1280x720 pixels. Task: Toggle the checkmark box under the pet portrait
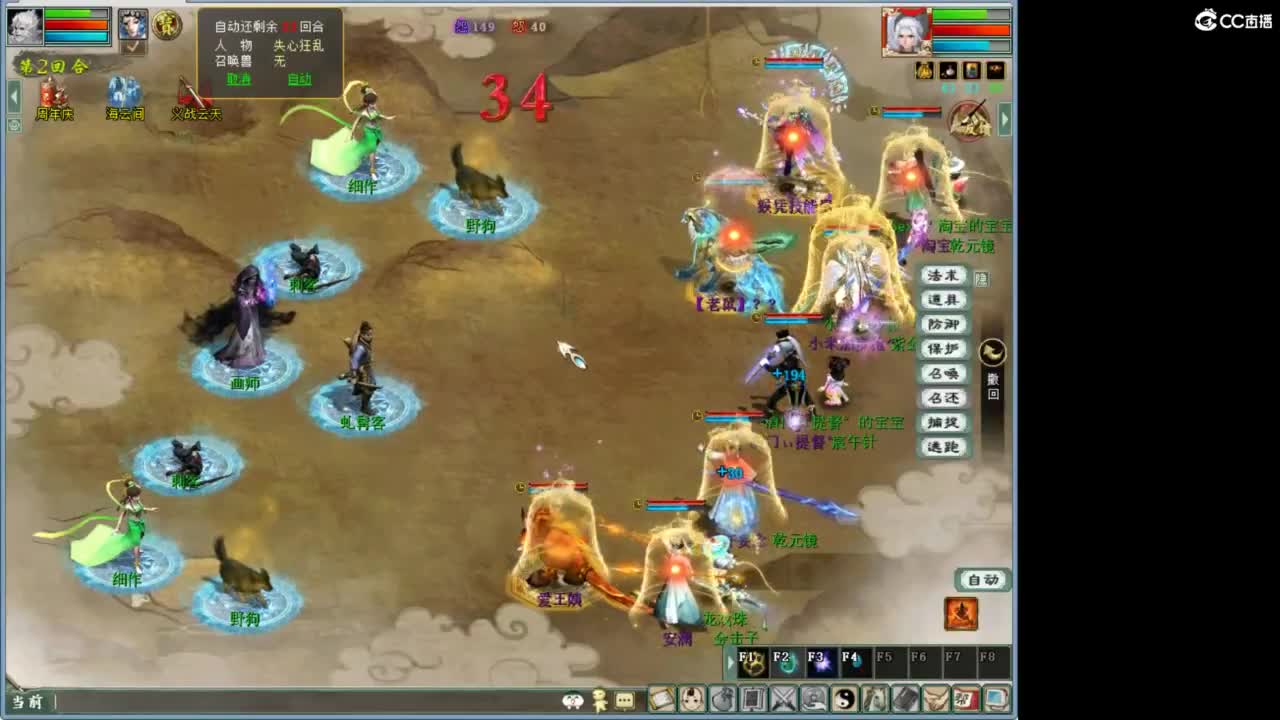(x=131, y=47)
